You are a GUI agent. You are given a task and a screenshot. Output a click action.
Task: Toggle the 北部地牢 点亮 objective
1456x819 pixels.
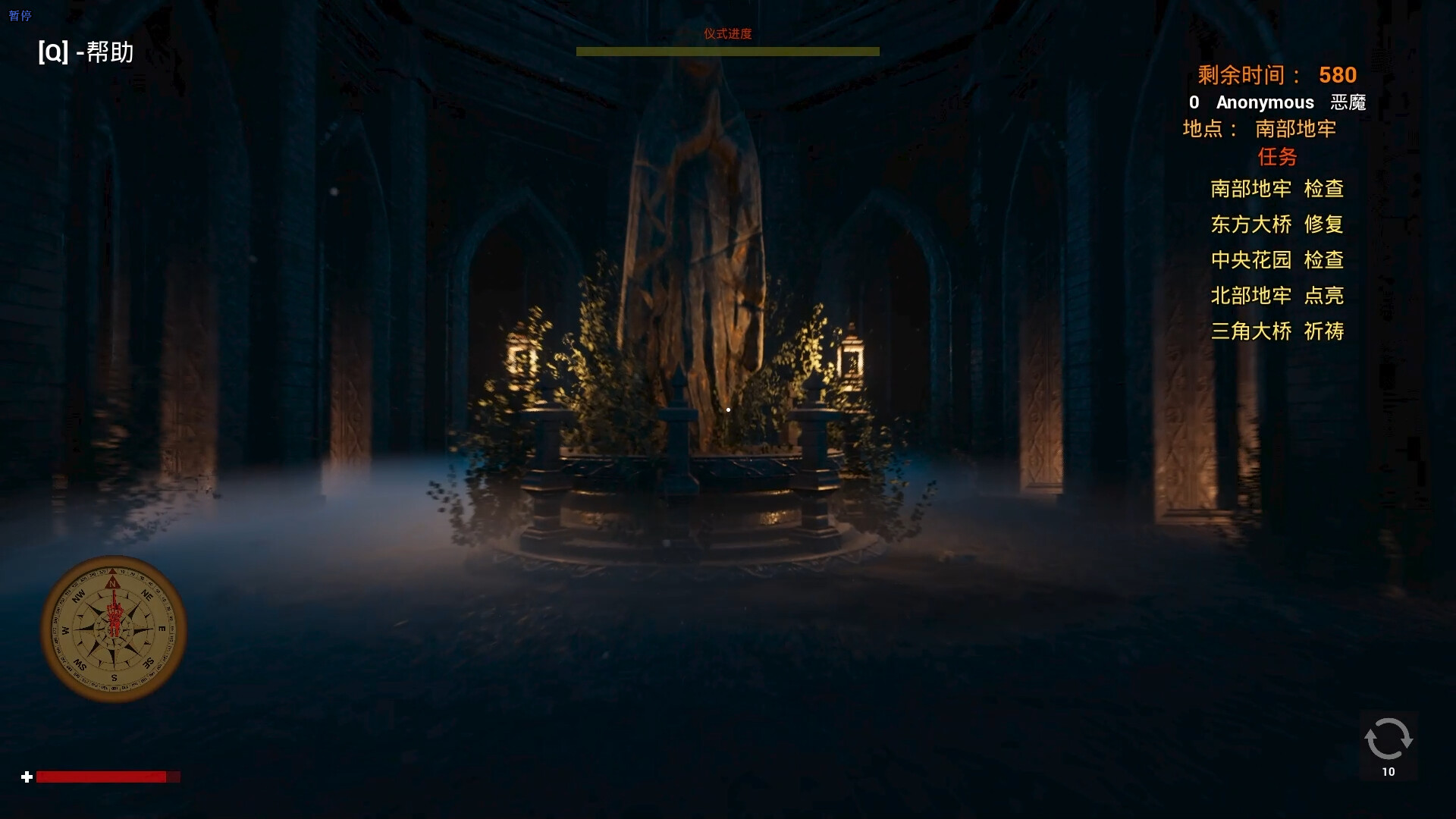coord(1277,296)
